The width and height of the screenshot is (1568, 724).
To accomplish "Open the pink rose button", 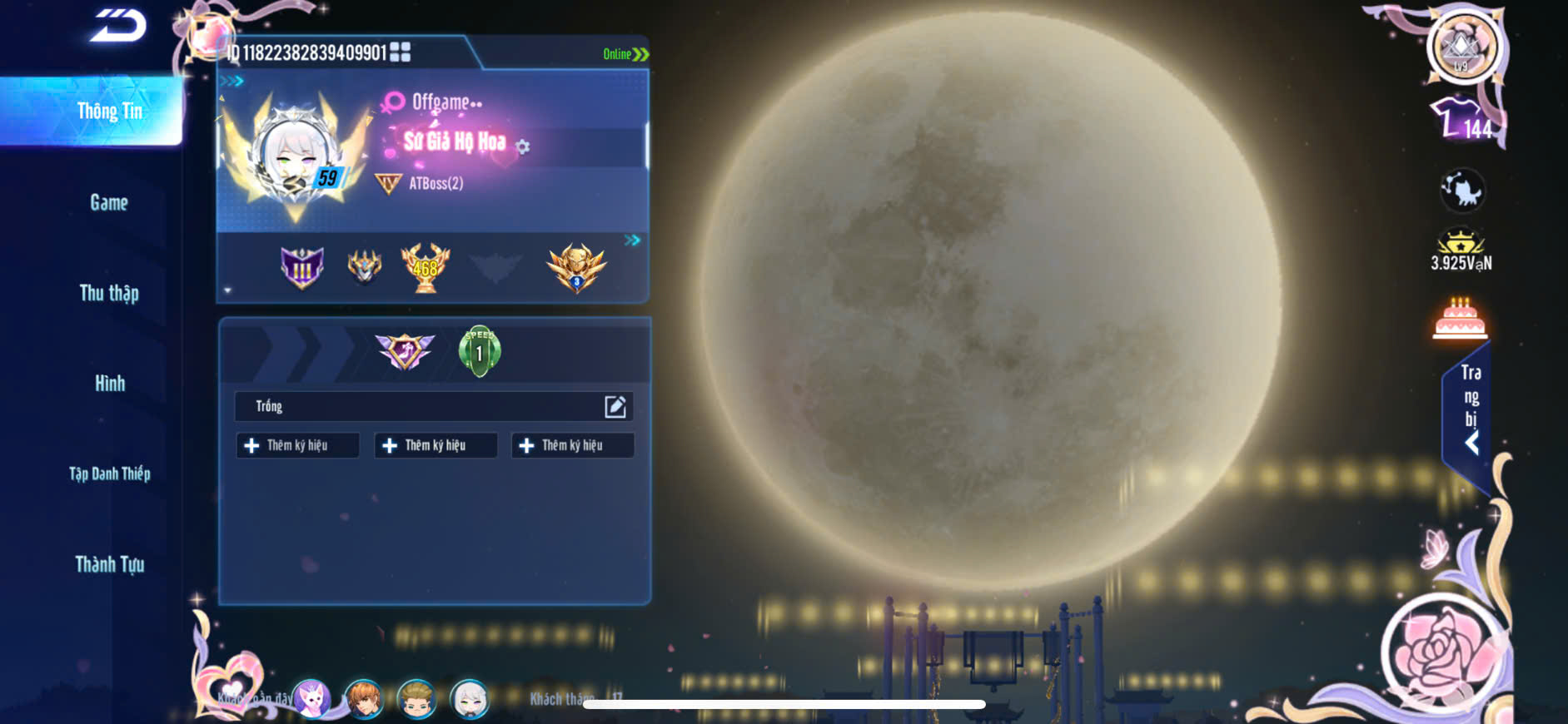I will tap(1443, 649).
